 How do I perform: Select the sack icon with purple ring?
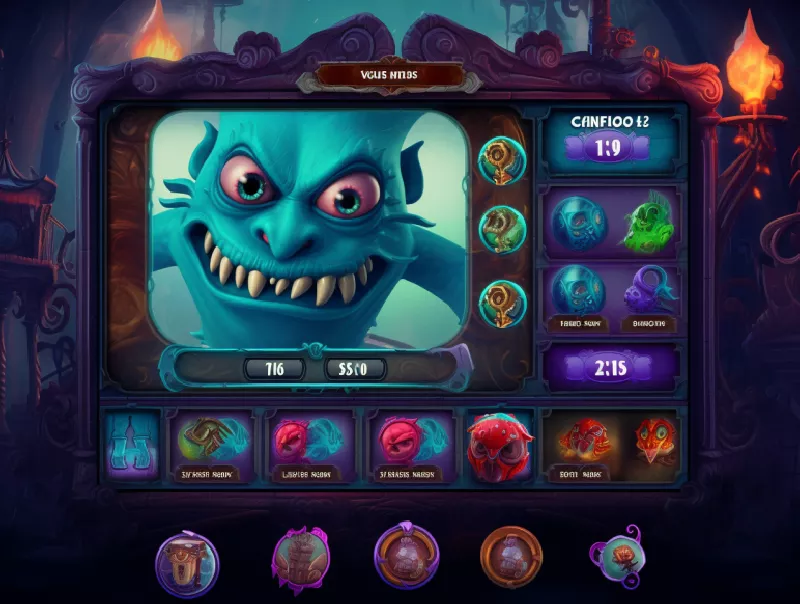(x=406, y=557)
